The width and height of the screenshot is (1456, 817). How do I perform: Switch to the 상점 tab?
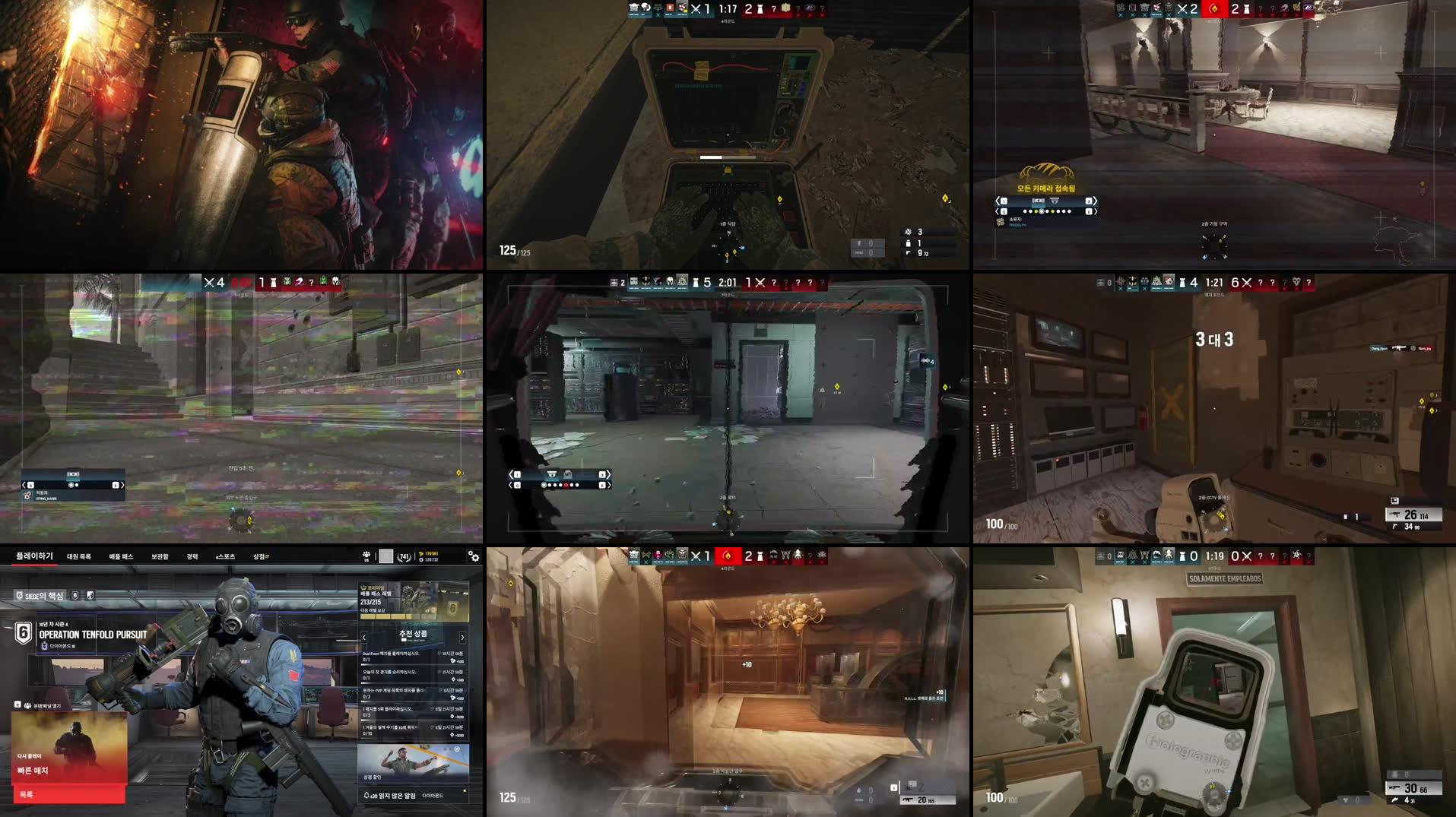[x=259, y=556]
